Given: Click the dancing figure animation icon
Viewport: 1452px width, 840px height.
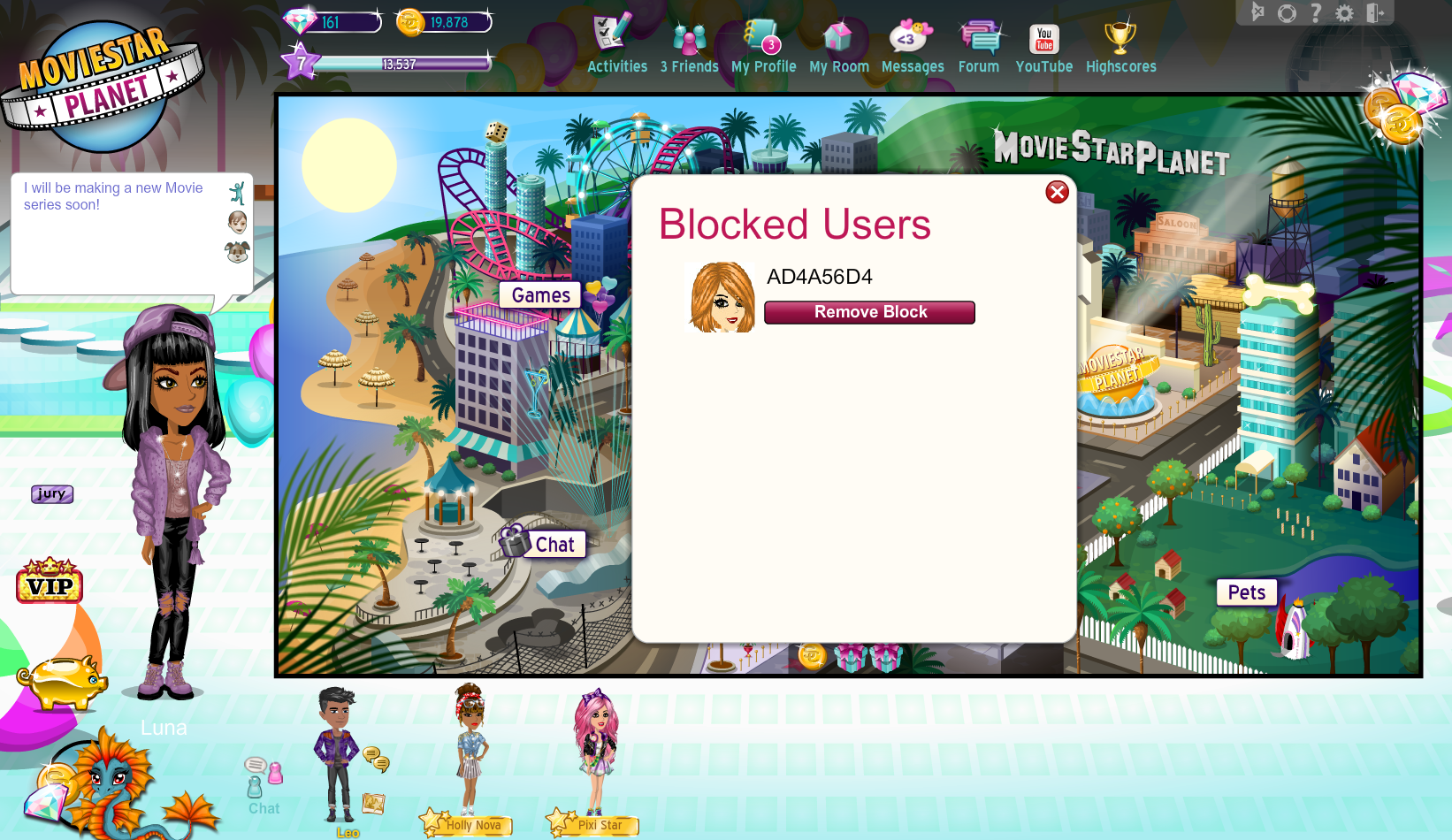Looking at the screenshot, I should [237, 193].
